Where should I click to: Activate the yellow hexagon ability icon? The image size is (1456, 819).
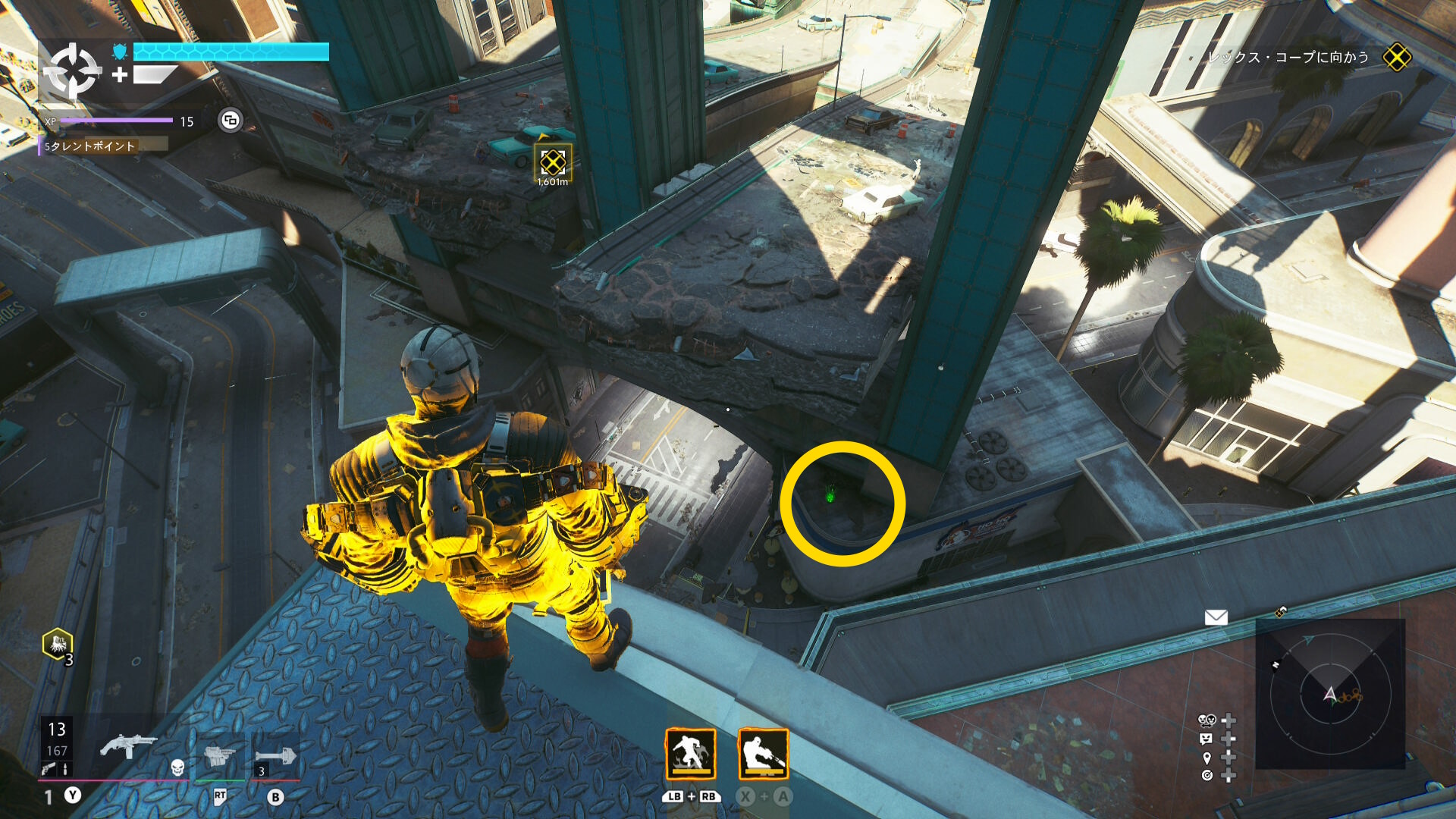[x=58, y=645]
